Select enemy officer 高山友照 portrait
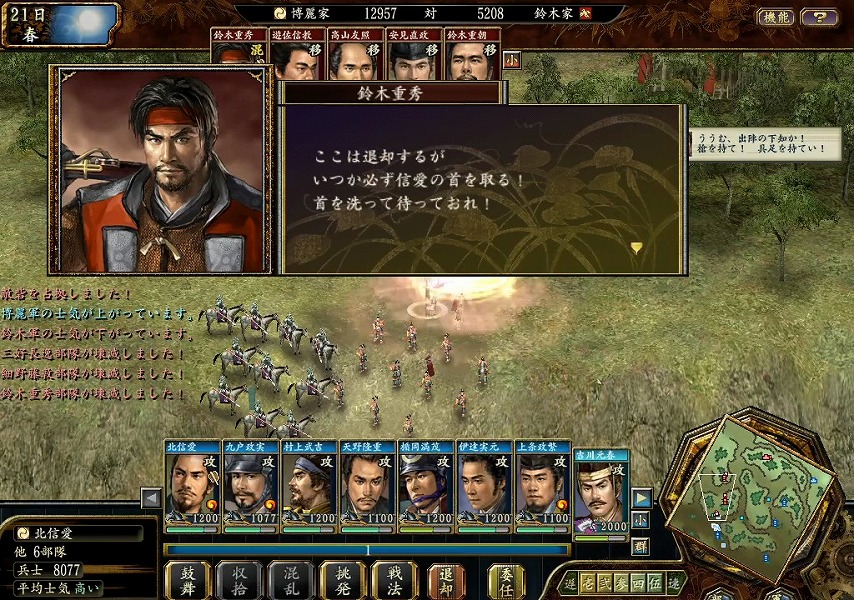854x600 pixels. pos(356,56)
